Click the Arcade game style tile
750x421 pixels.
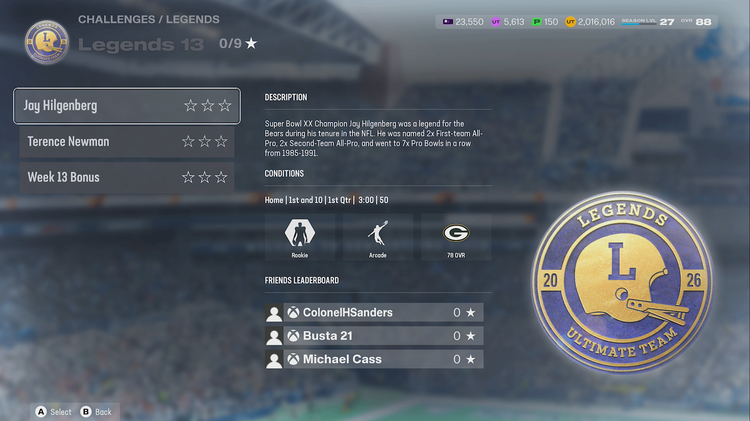point(378,238)
